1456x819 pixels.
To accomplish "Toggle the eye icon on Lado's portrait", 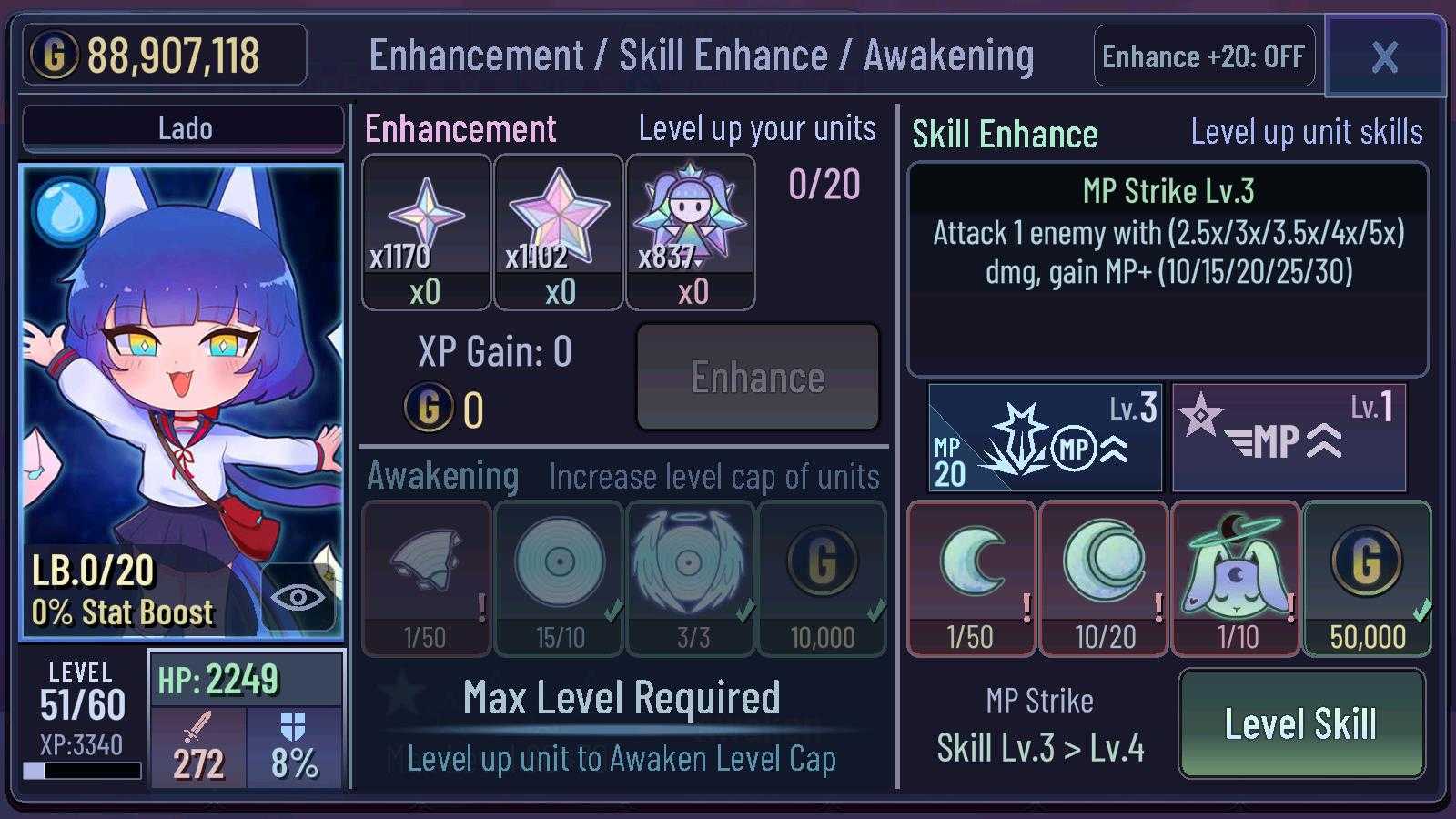I will [x=298, y=597].
